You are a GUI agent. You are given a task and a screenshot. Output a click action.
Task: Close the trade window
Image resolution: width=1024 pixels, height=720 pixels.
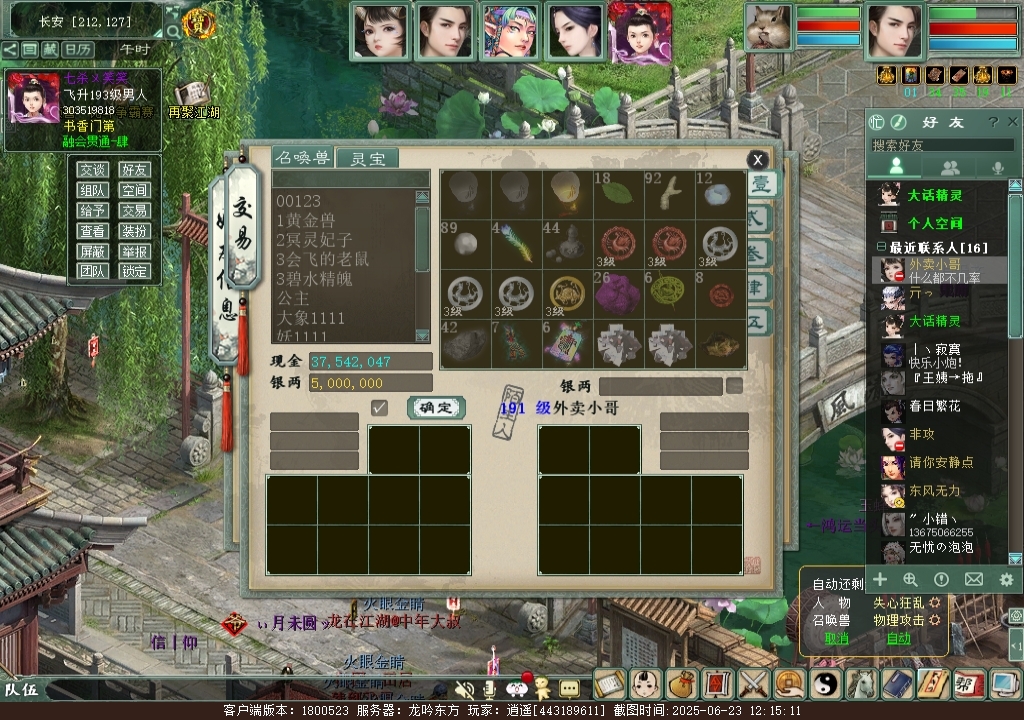[x=758, y=160]
